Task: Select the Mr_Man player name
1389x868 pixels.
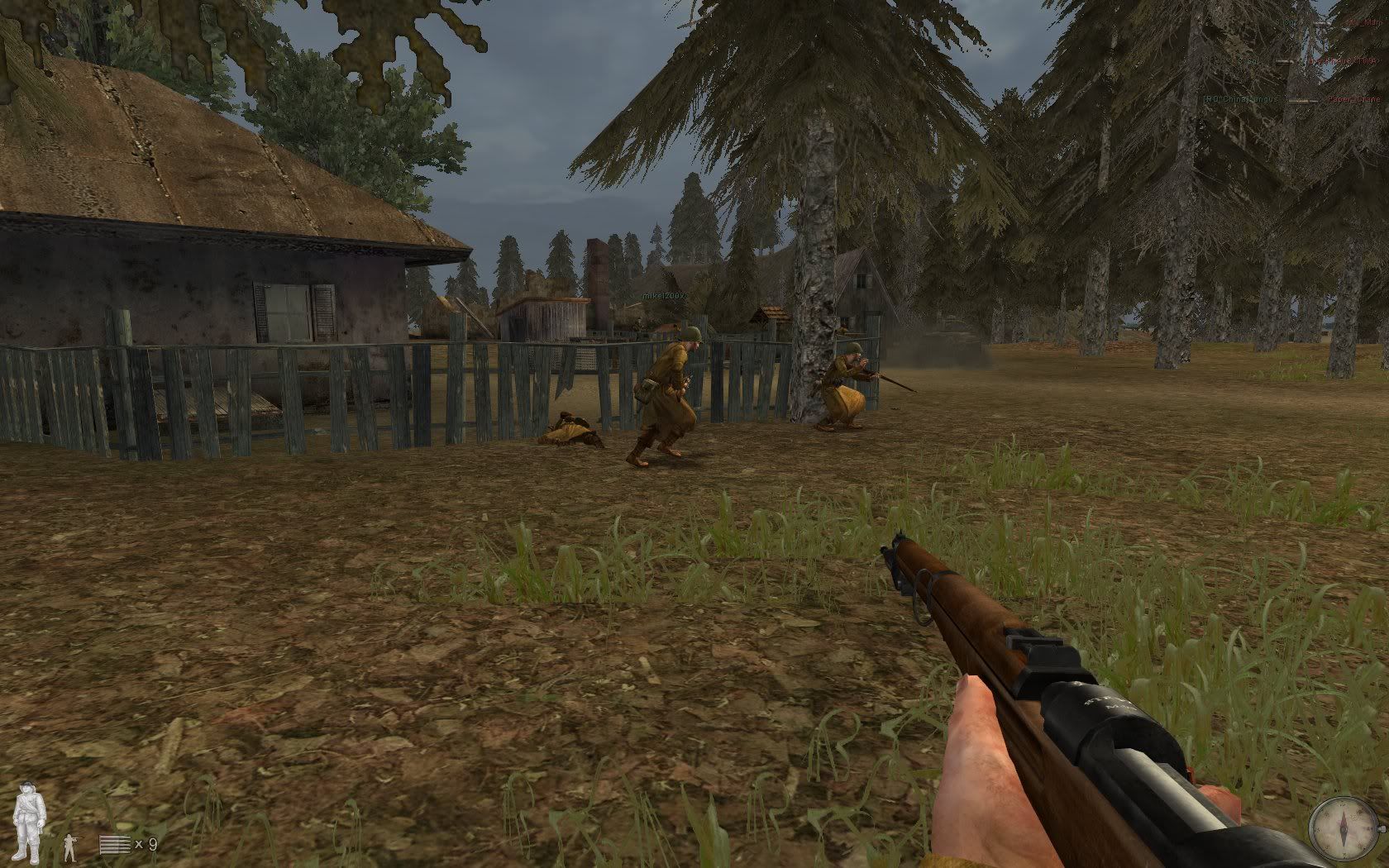Action: click(x=1364, y=22)
